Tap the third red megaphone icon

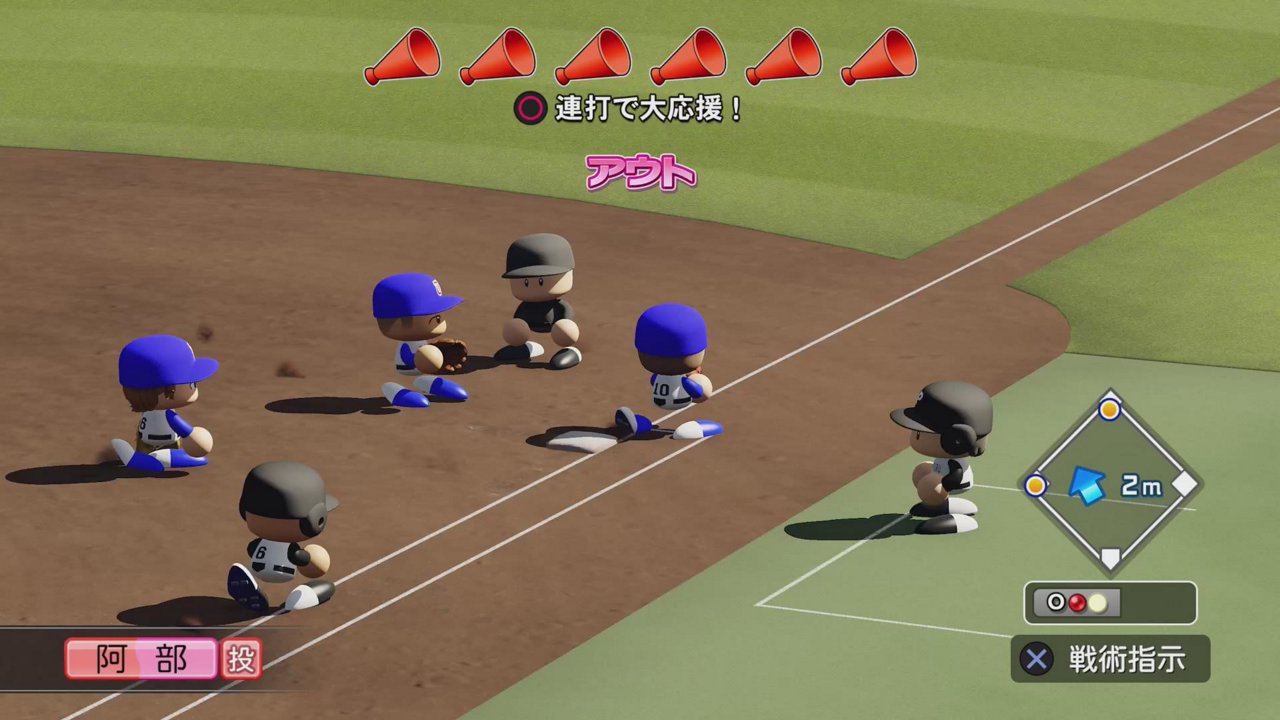coord(593,57)
